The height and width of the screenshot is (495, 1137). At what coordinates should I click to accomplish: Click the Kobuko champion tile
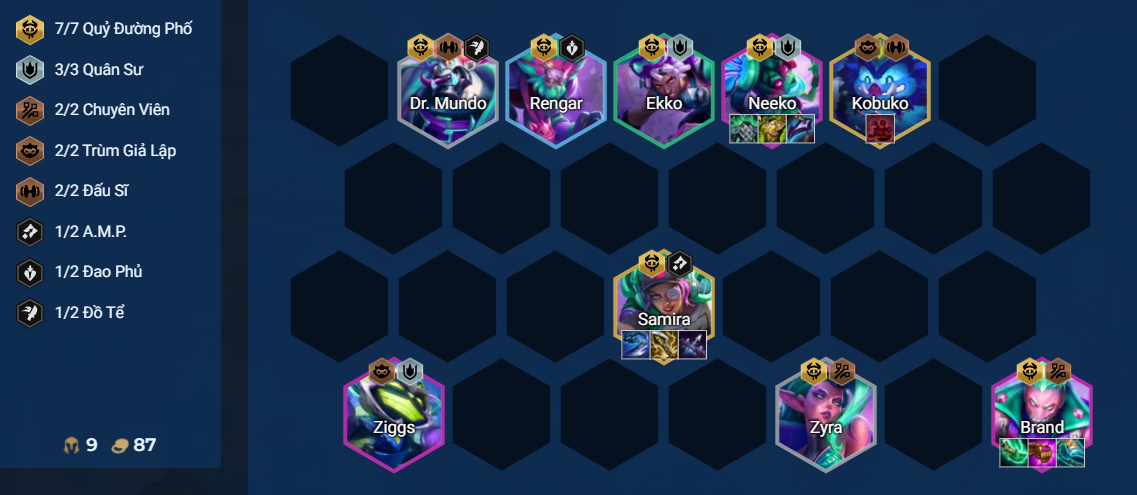click(x=879, y=92)
